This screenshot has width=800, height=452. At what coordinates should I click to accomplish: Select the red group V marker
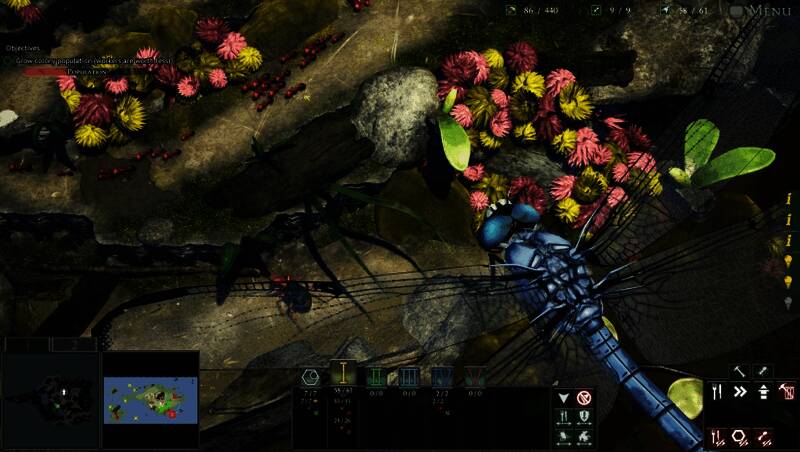coord(474,376)
